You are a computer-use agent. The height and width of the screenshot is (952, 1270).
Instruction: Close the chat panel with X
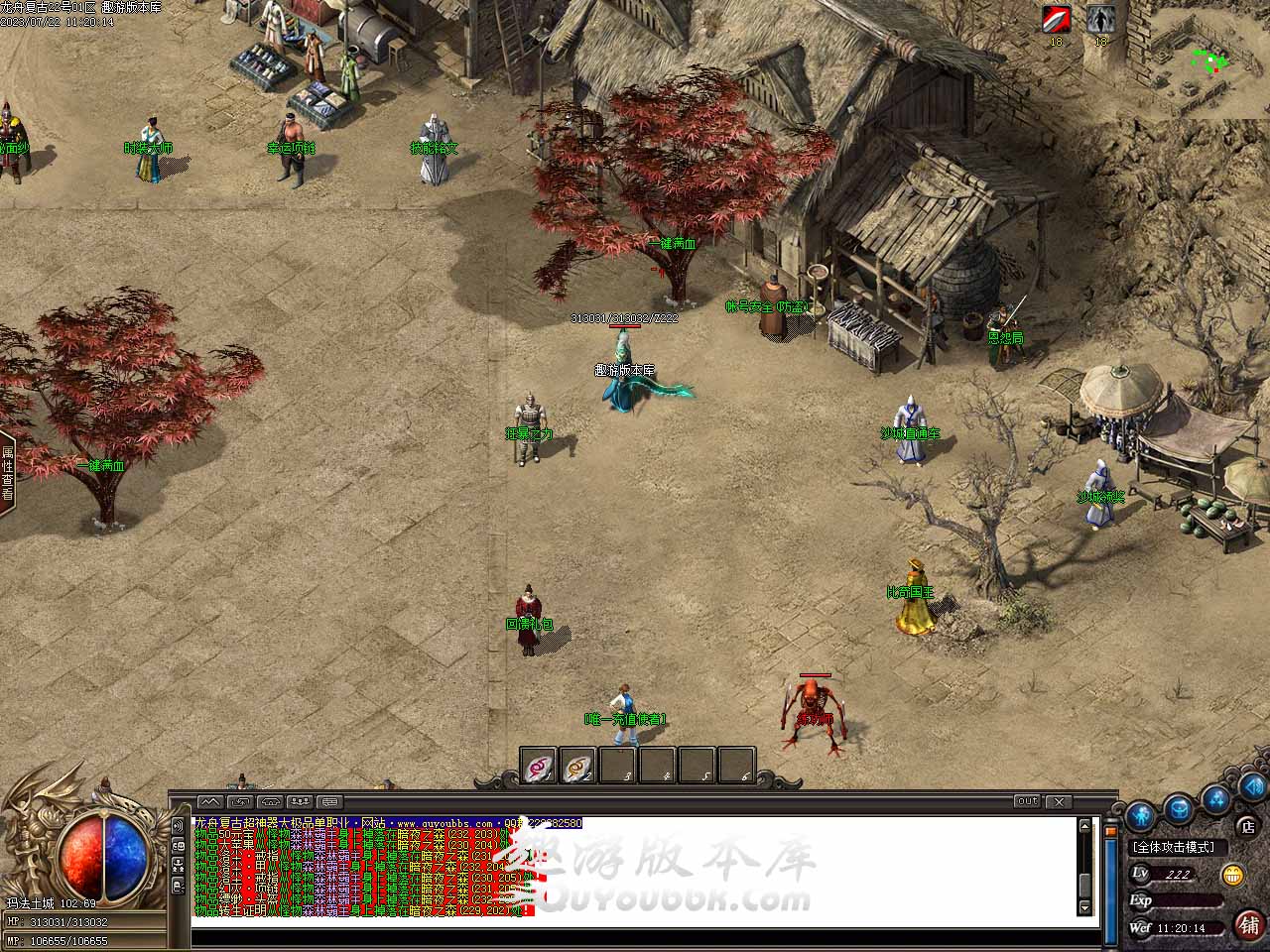(x=1059, y=801)
